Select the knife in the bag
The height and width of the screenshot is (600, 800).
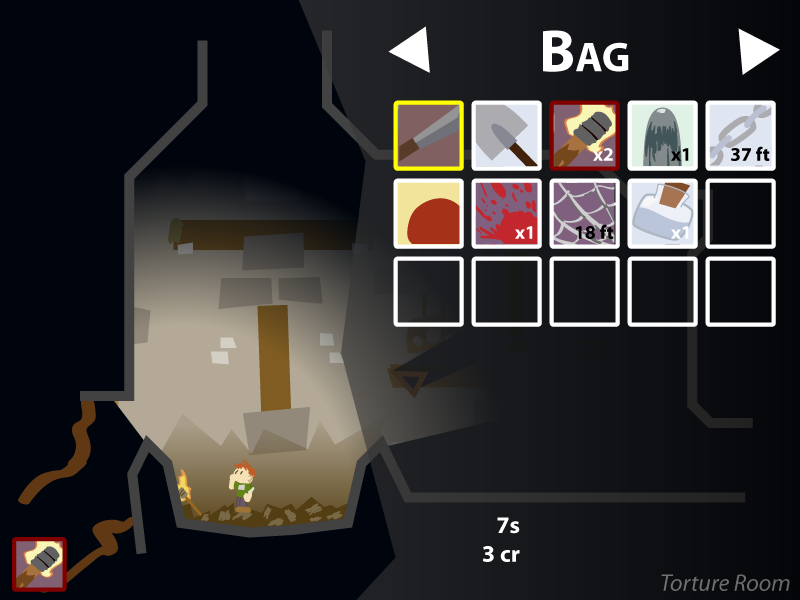click(429, 135)
